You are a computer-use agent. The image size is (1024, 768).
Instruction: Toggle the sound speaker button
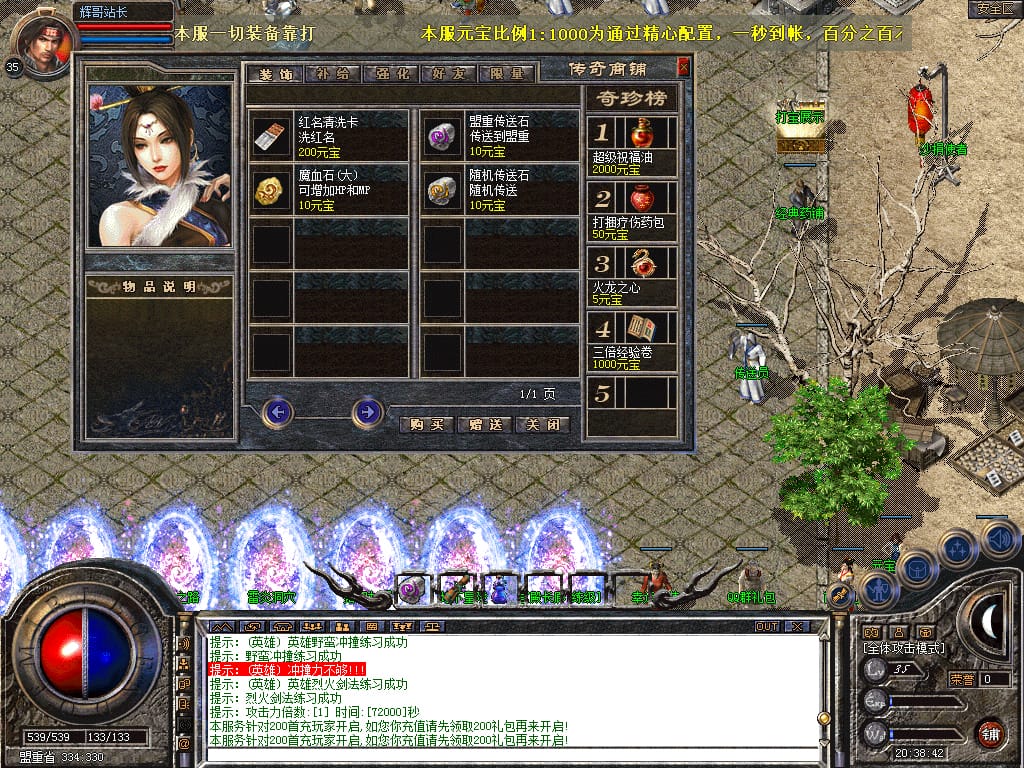pos(998,540)
